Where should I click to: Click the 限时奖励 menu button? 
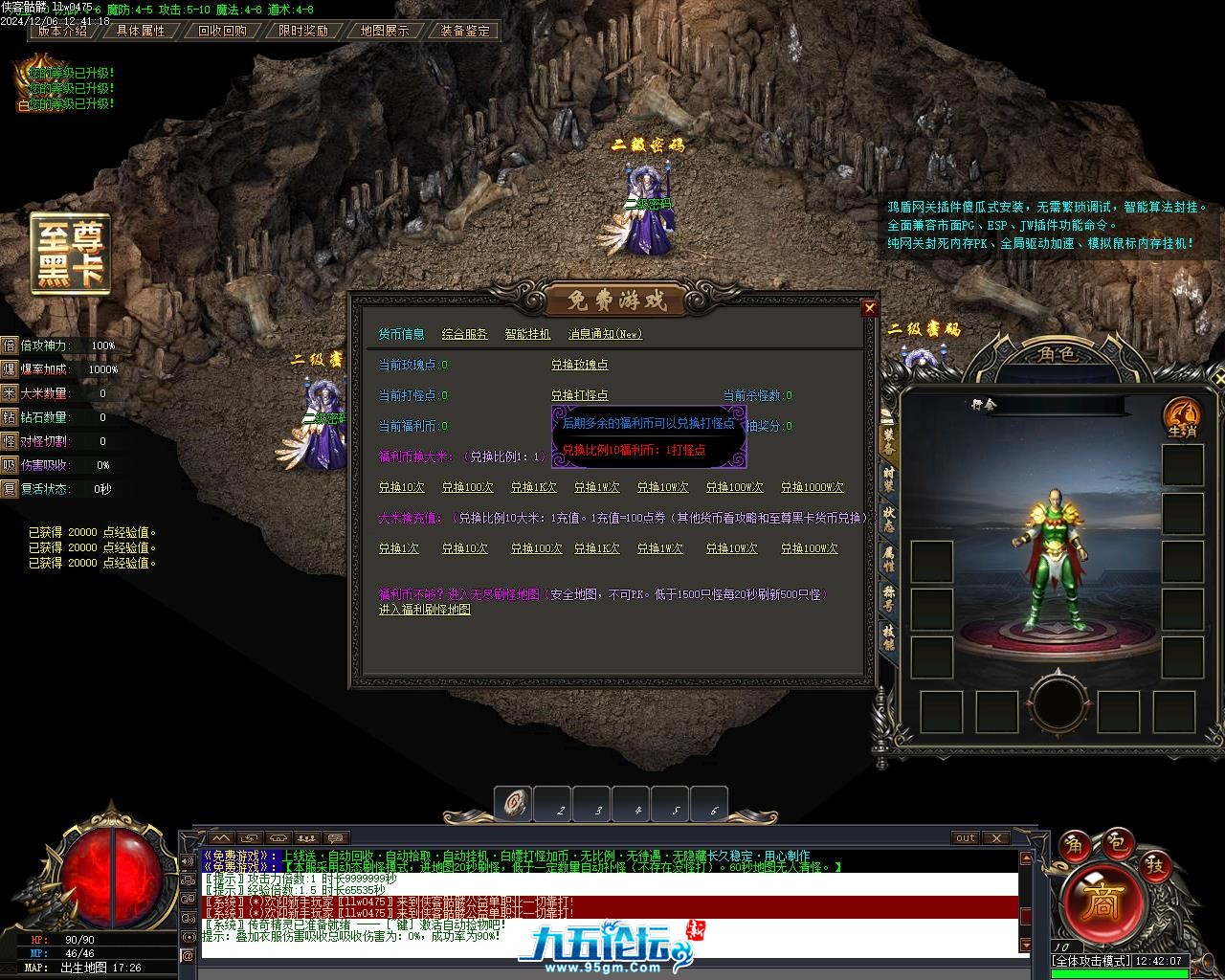click(x=303, y=31)
